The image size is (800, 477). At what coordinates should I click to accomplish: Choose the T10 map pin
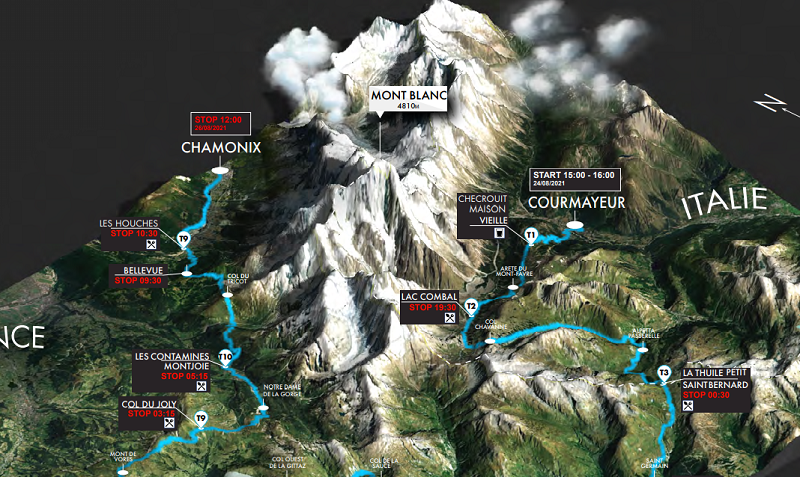click(226, 357)
